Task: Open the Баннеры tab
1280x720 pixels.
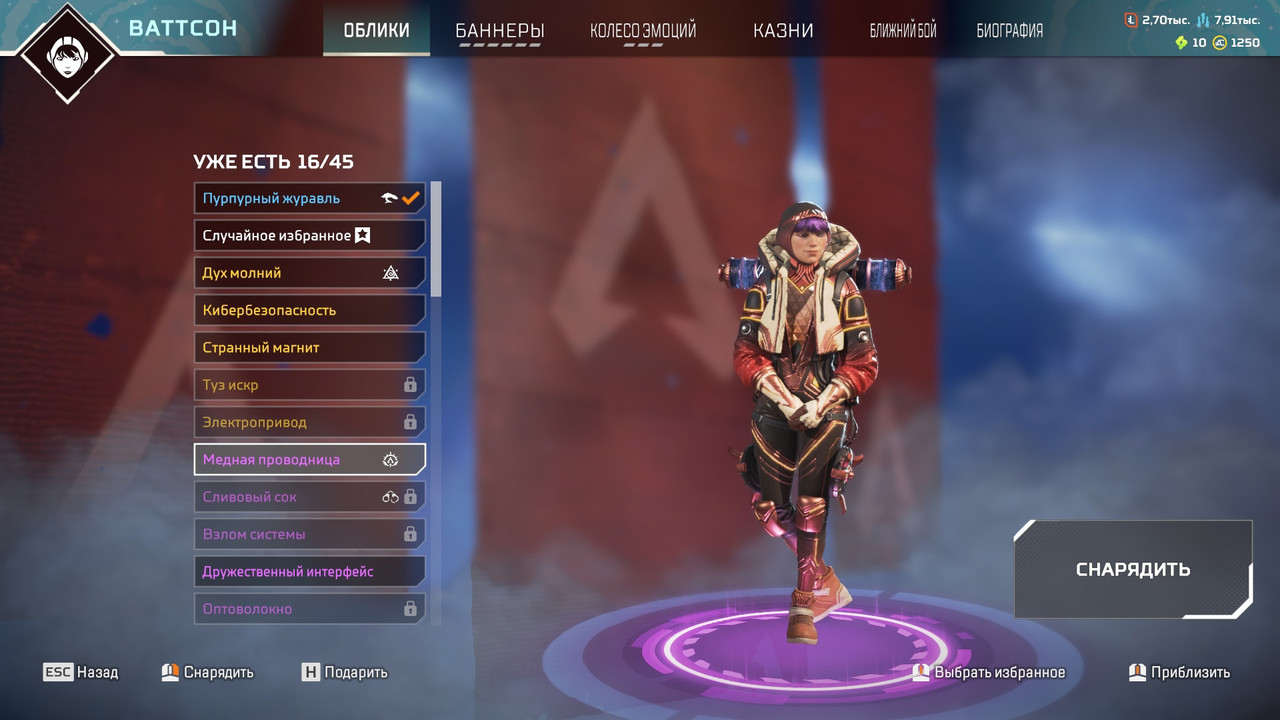Action: 499,30
